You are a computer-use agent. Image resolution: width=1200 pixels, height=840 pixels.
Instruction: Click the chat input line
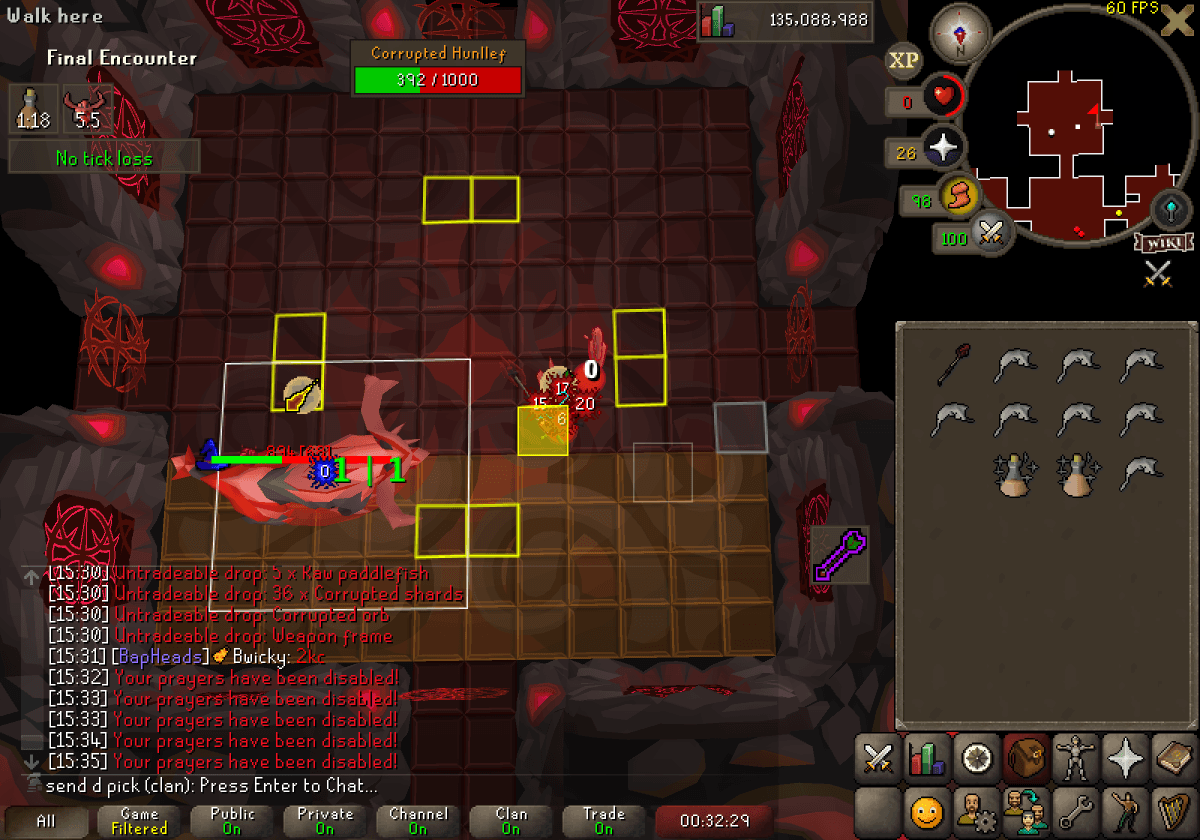pos(250,786)
